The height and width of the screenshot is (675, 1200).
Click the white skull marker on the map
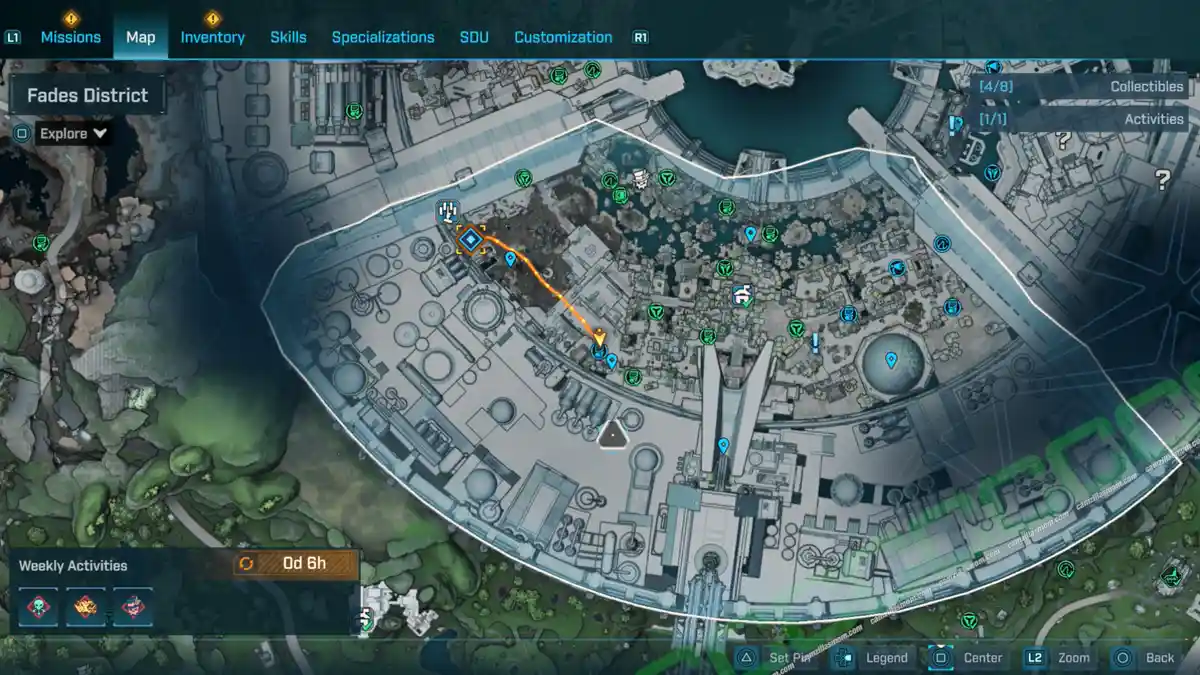[640, 178]
